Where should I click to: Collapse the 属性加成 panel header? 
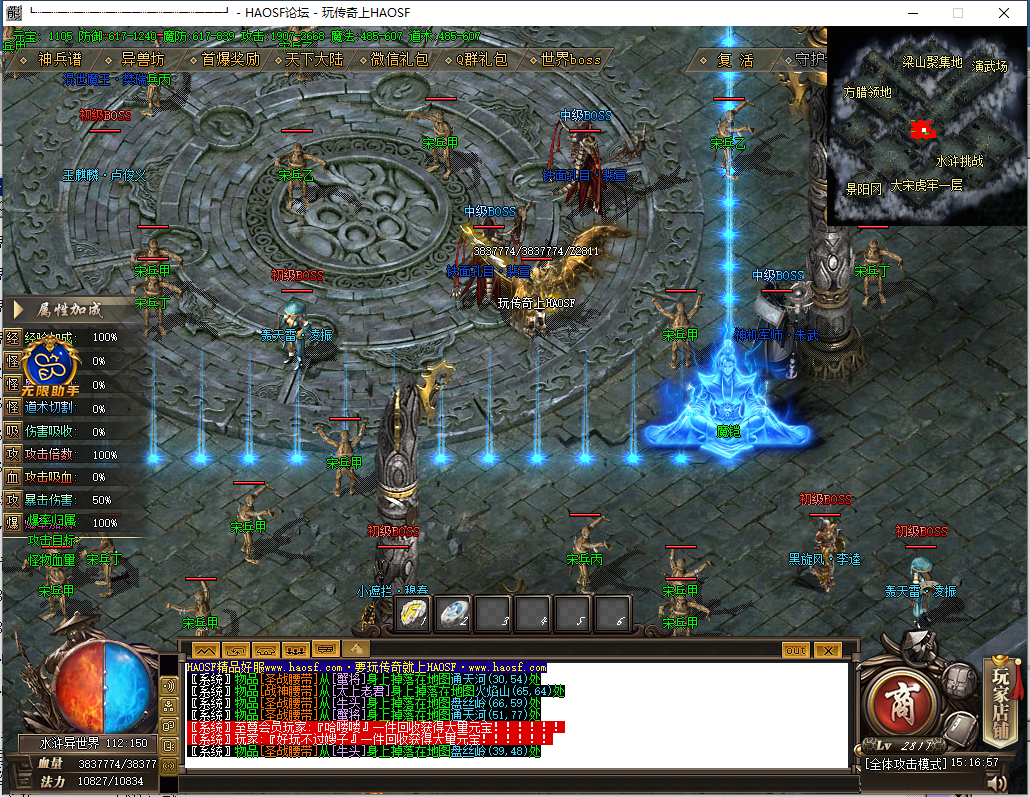69,309
